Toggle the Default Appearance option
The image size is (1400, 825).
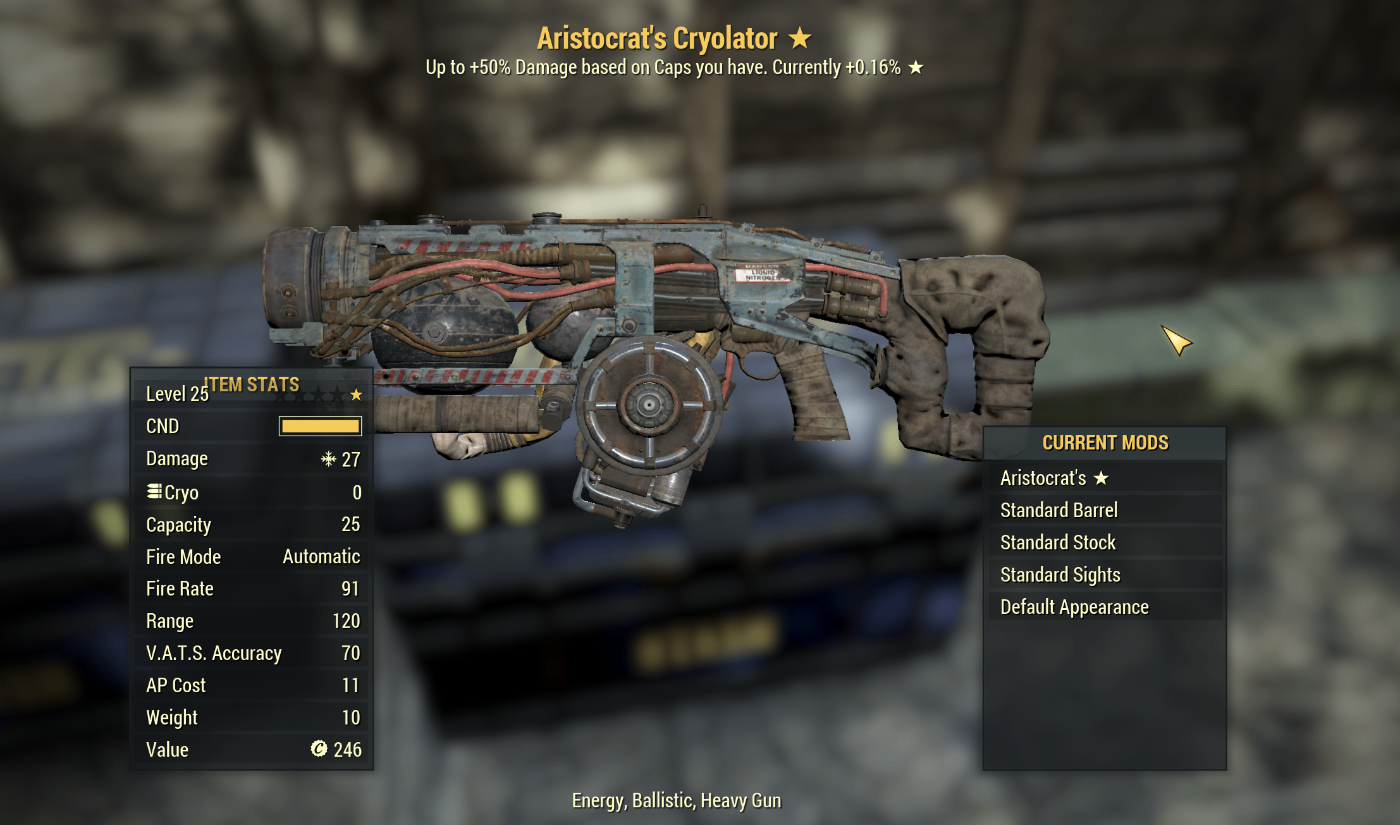click(1073, 606)
